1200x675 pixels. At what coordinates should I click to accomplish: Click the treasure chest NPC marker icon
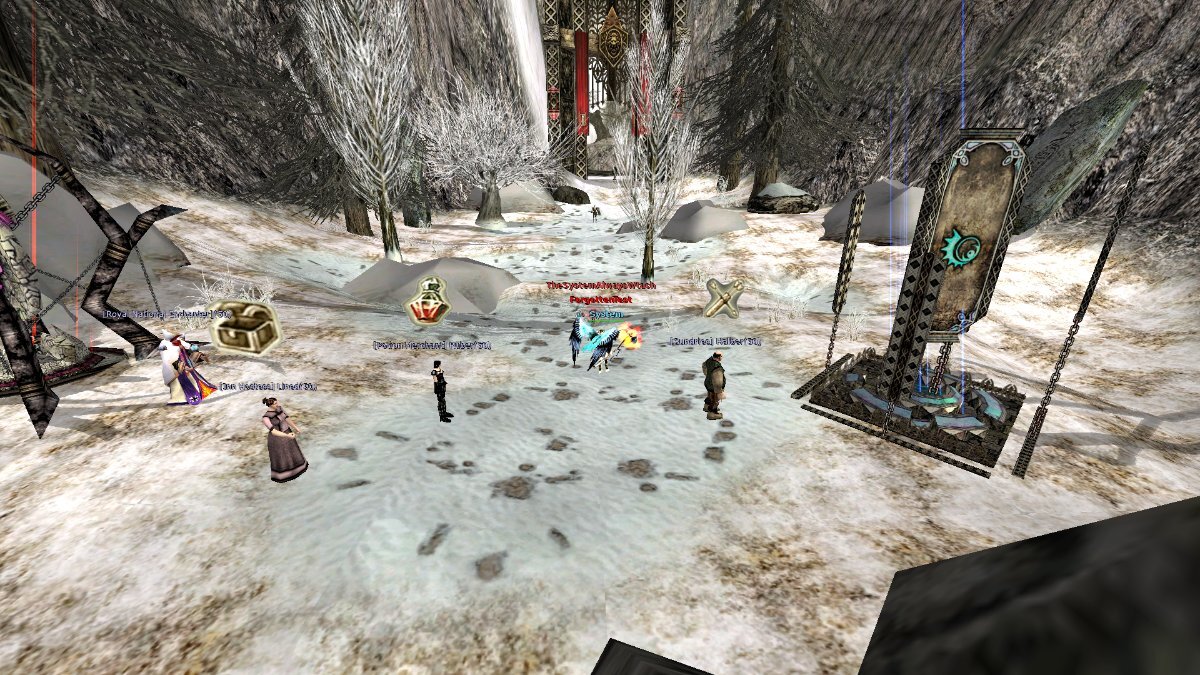[244, 326]
